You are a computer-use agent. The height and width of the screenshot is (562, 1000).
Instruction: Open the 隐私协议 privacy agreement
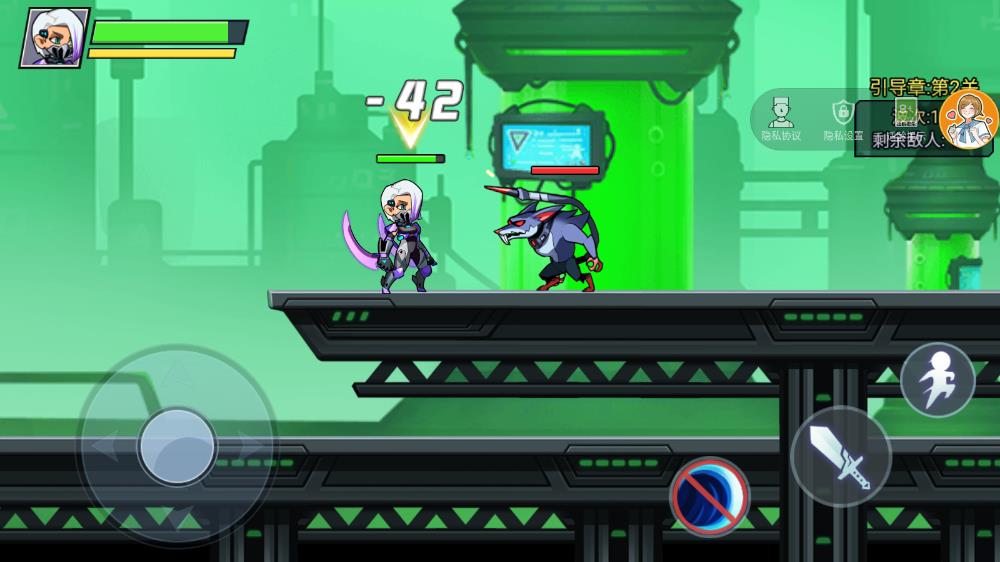[x=781, y=120]
